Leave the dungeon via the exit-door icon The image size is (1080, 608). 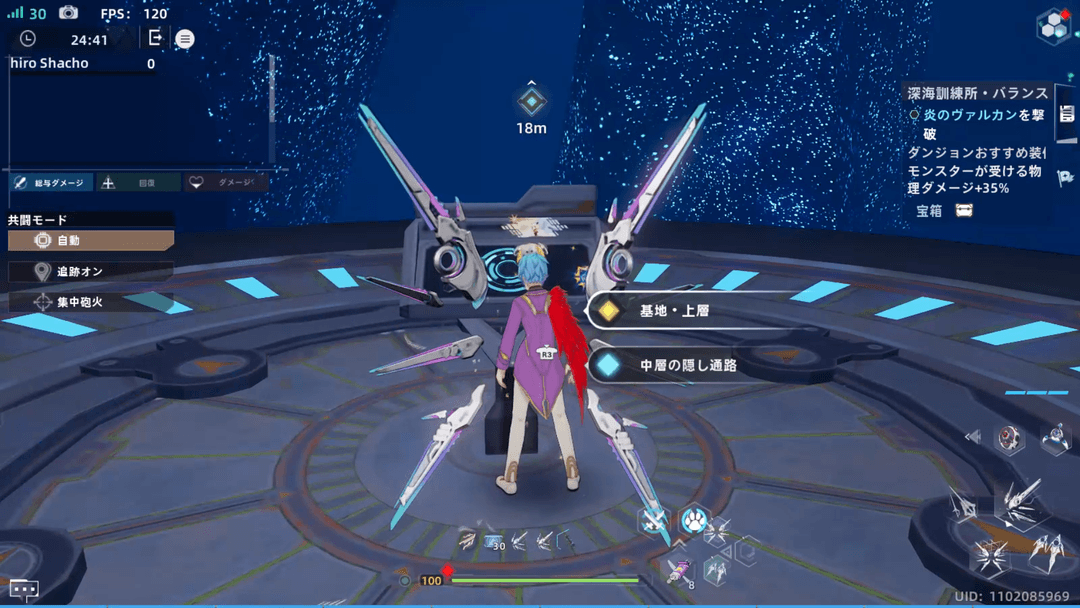coord(155,38)
